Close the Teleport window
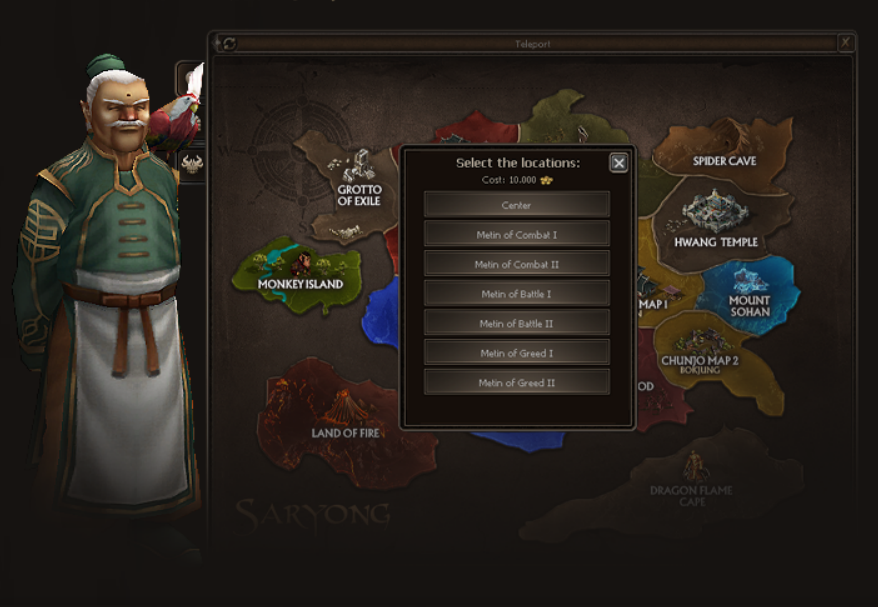878x607 pixels. point(846,42)
